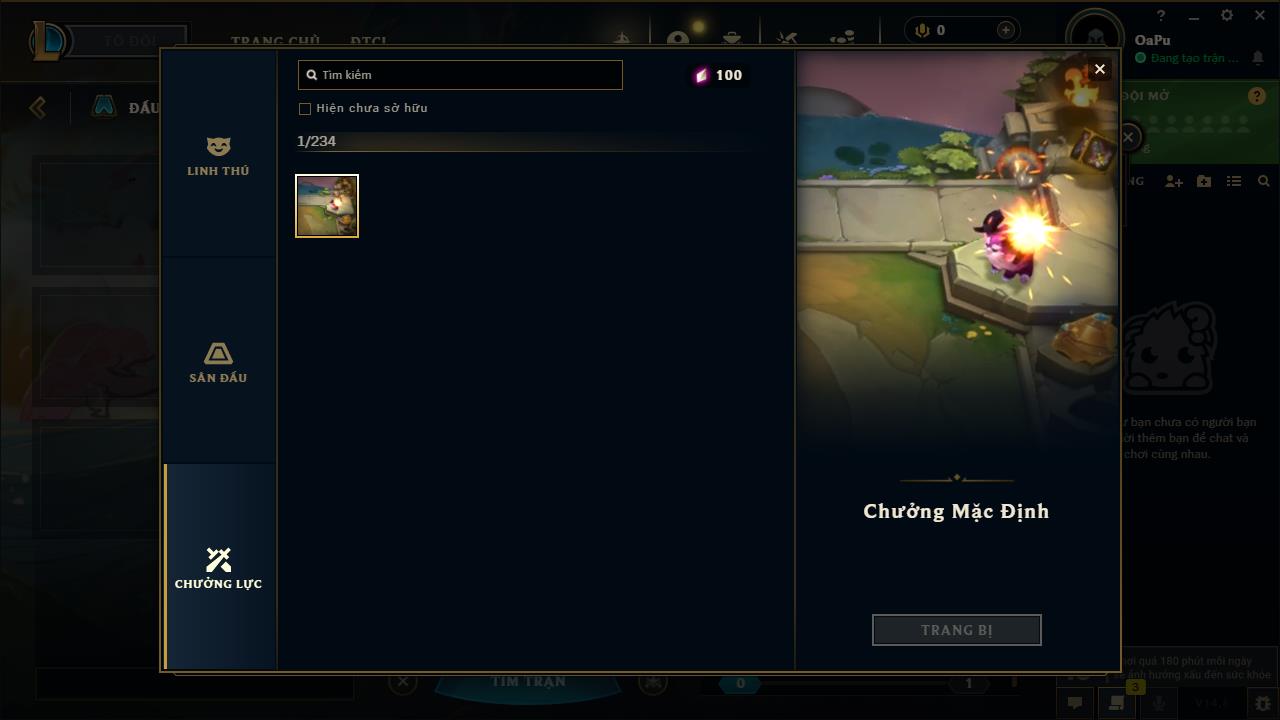Click the Trang Bị equip button
Image resolution: width=1280 pixels, height=720 pixels.
pos(956,630)
